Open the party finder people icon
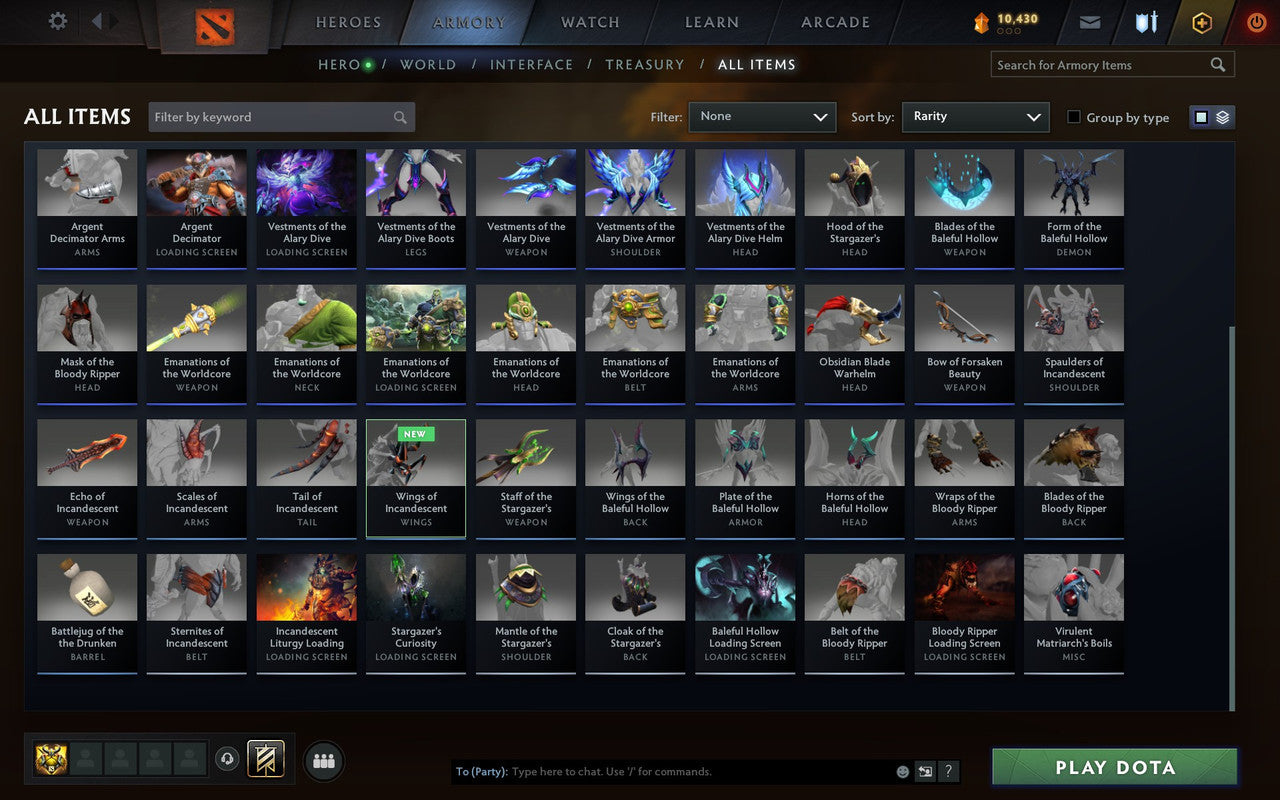This screenshot has height=800, width=1280. [323, 760]
